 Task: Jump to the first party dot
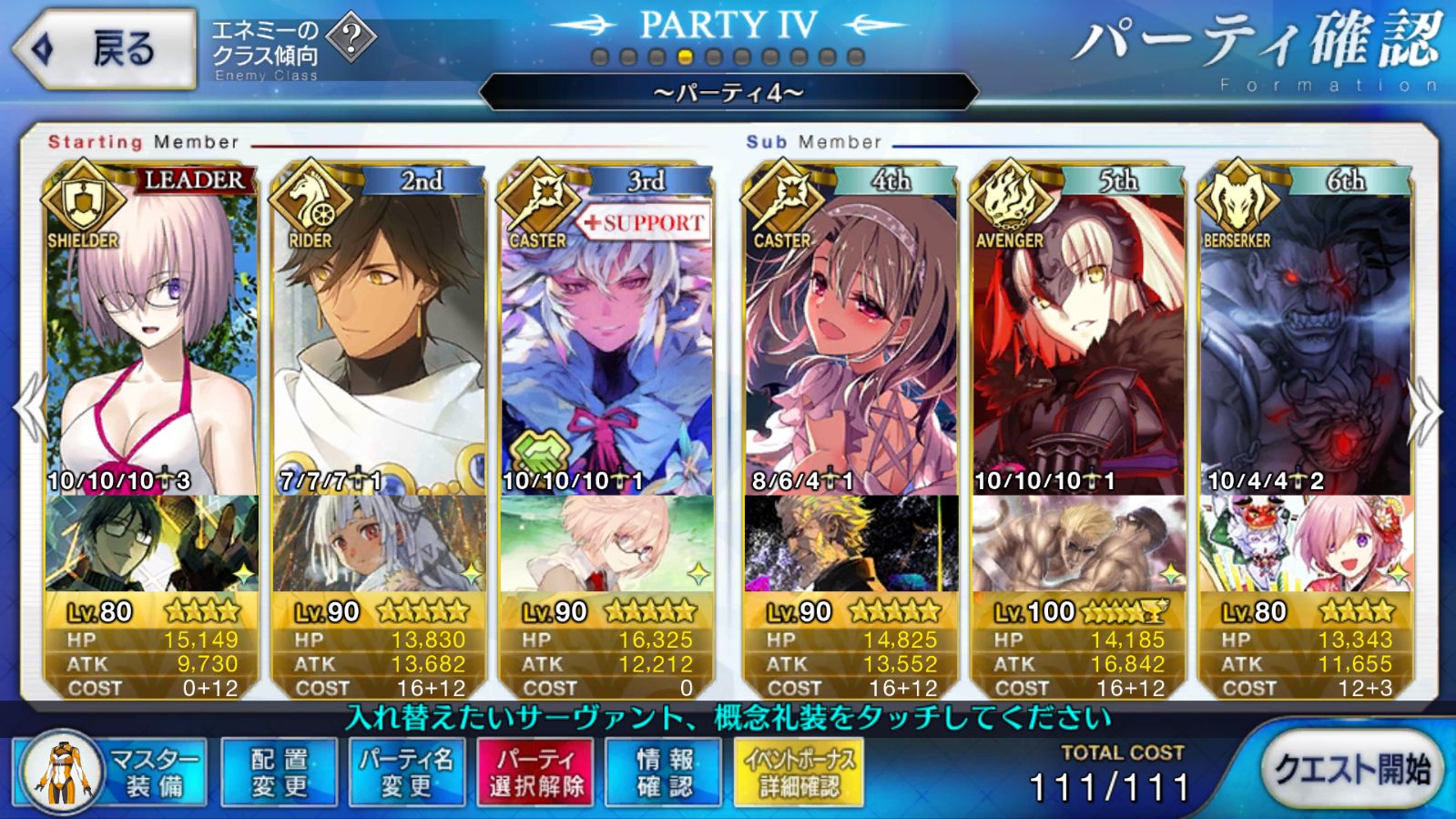600,57
